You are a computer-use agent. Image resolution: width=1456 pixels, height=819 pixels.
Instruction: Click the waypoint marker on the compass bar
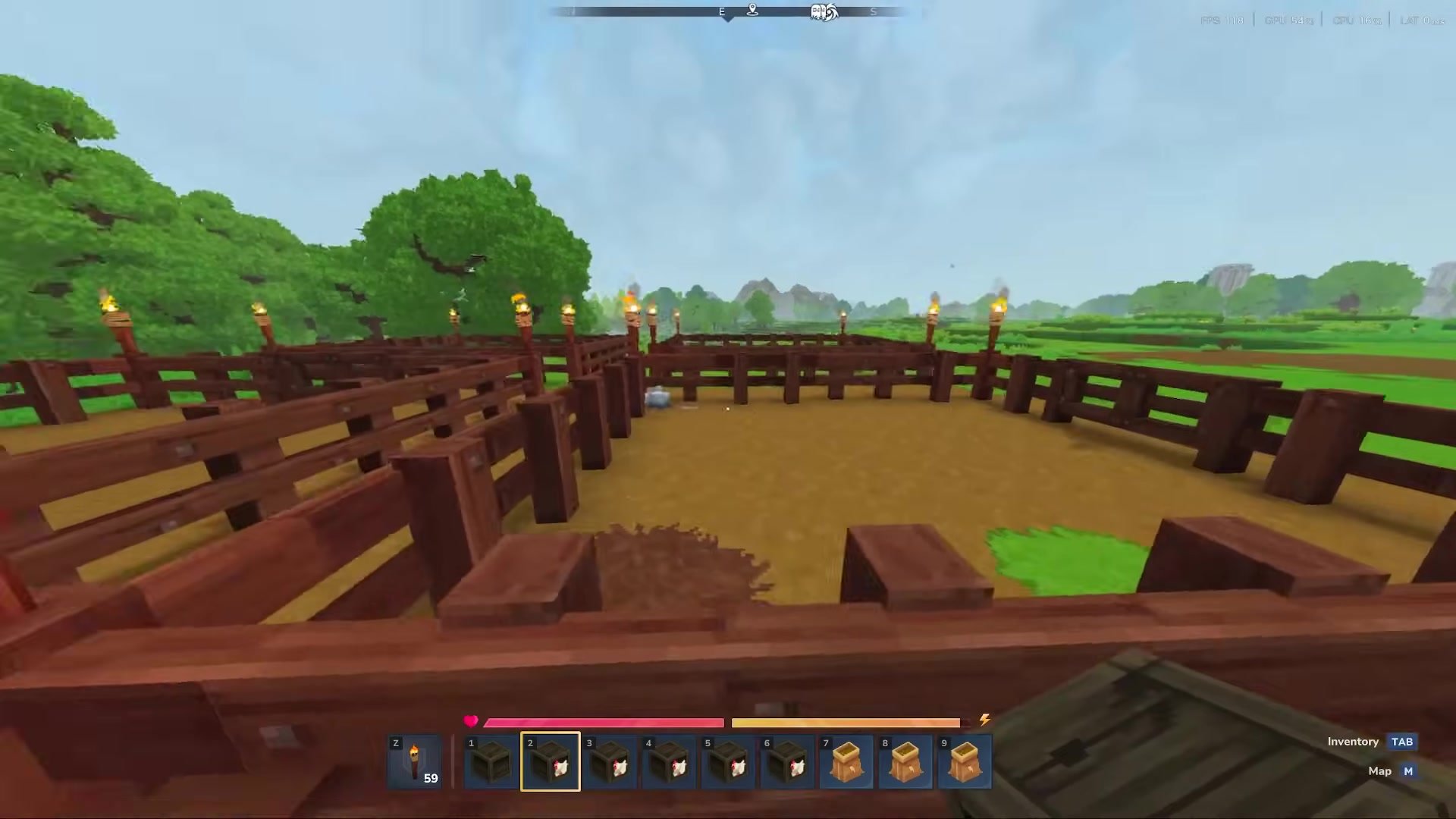pyautogui.click(x=751, y=11)
